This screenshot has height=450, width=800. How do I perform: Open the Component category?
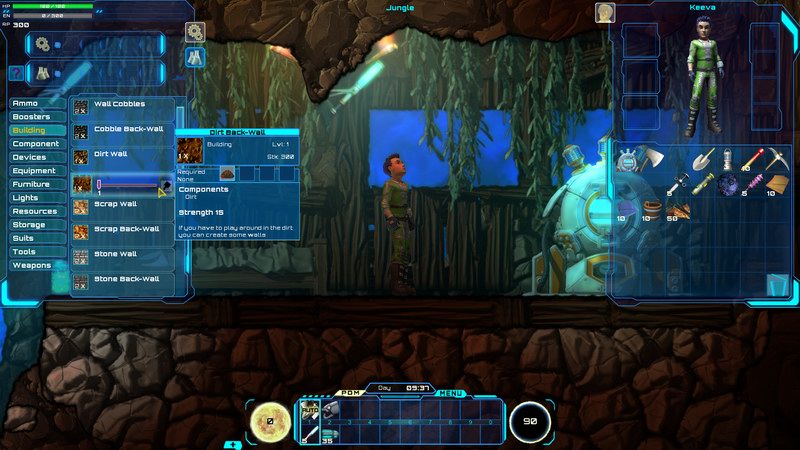tap(36, 144)
